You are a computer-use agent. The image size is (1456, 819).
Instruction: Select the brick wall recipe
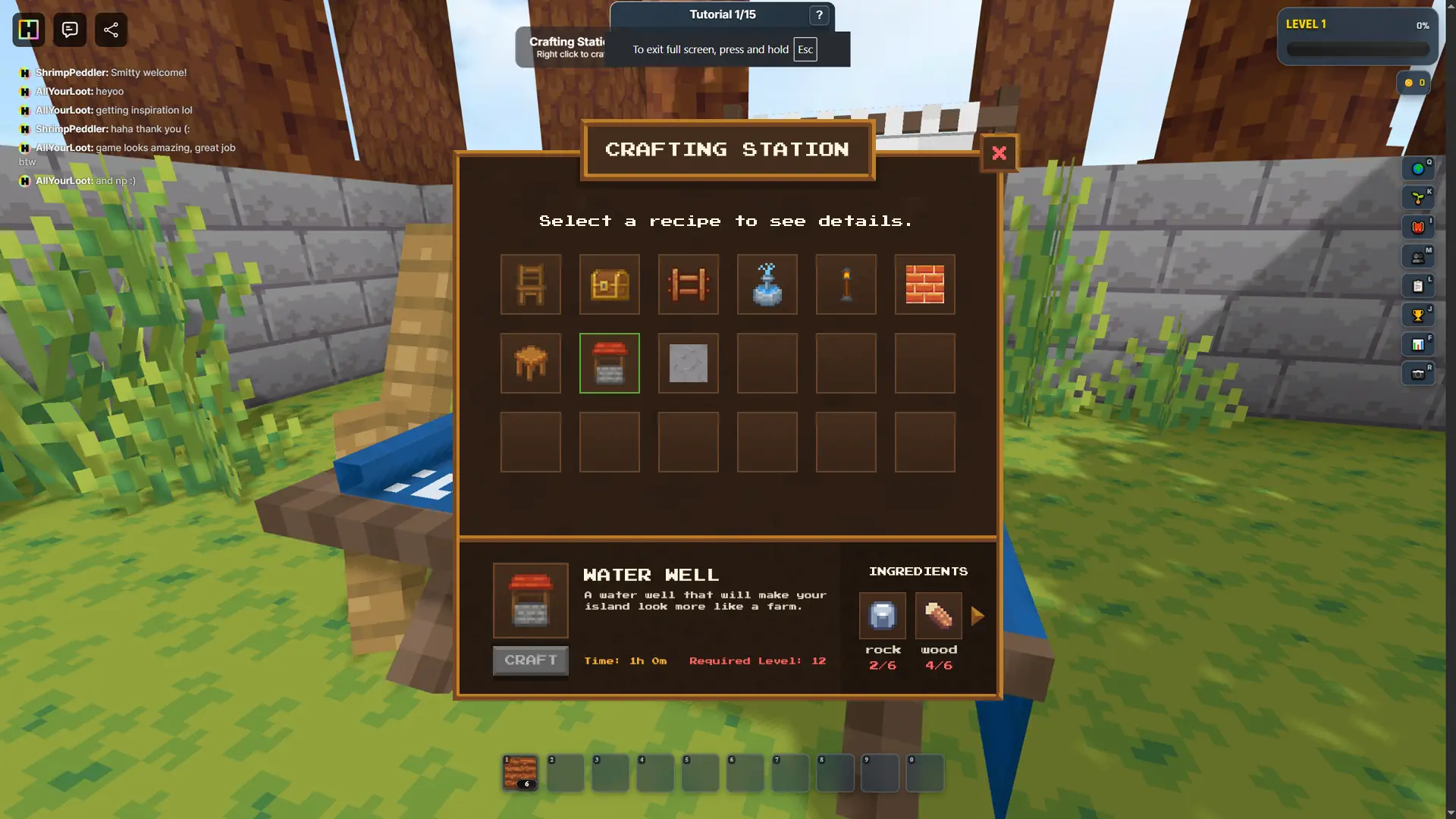click(924, 284)
